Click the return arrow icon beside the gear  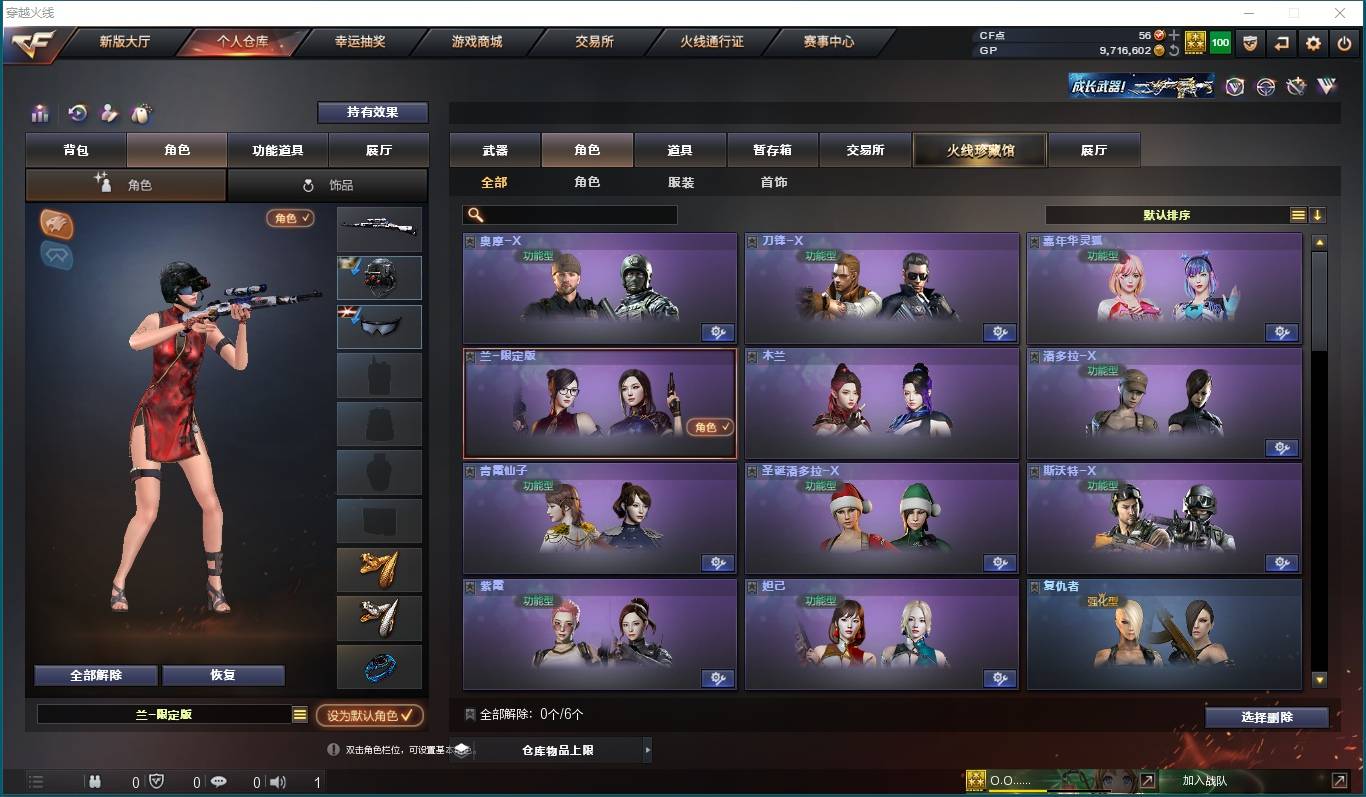tap(1283, 43)
